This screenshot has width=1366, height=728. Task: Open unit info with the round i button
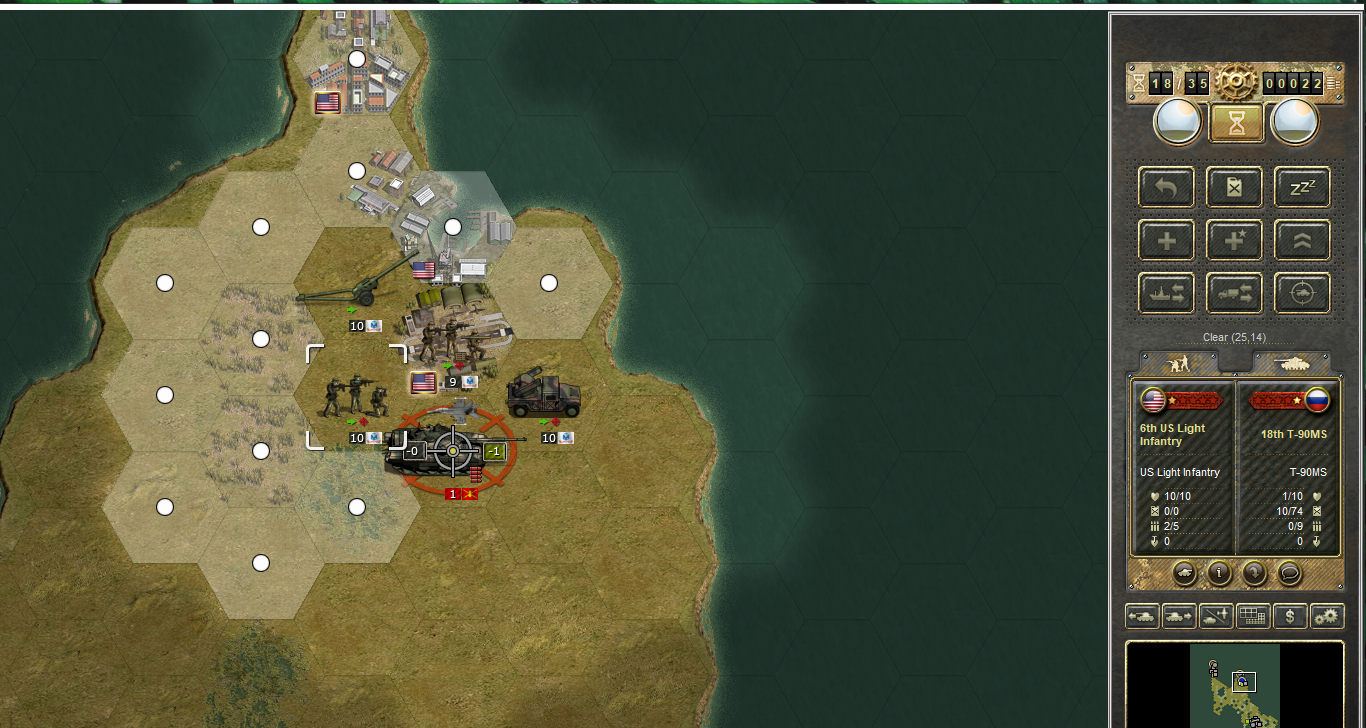pos(1219,573)
